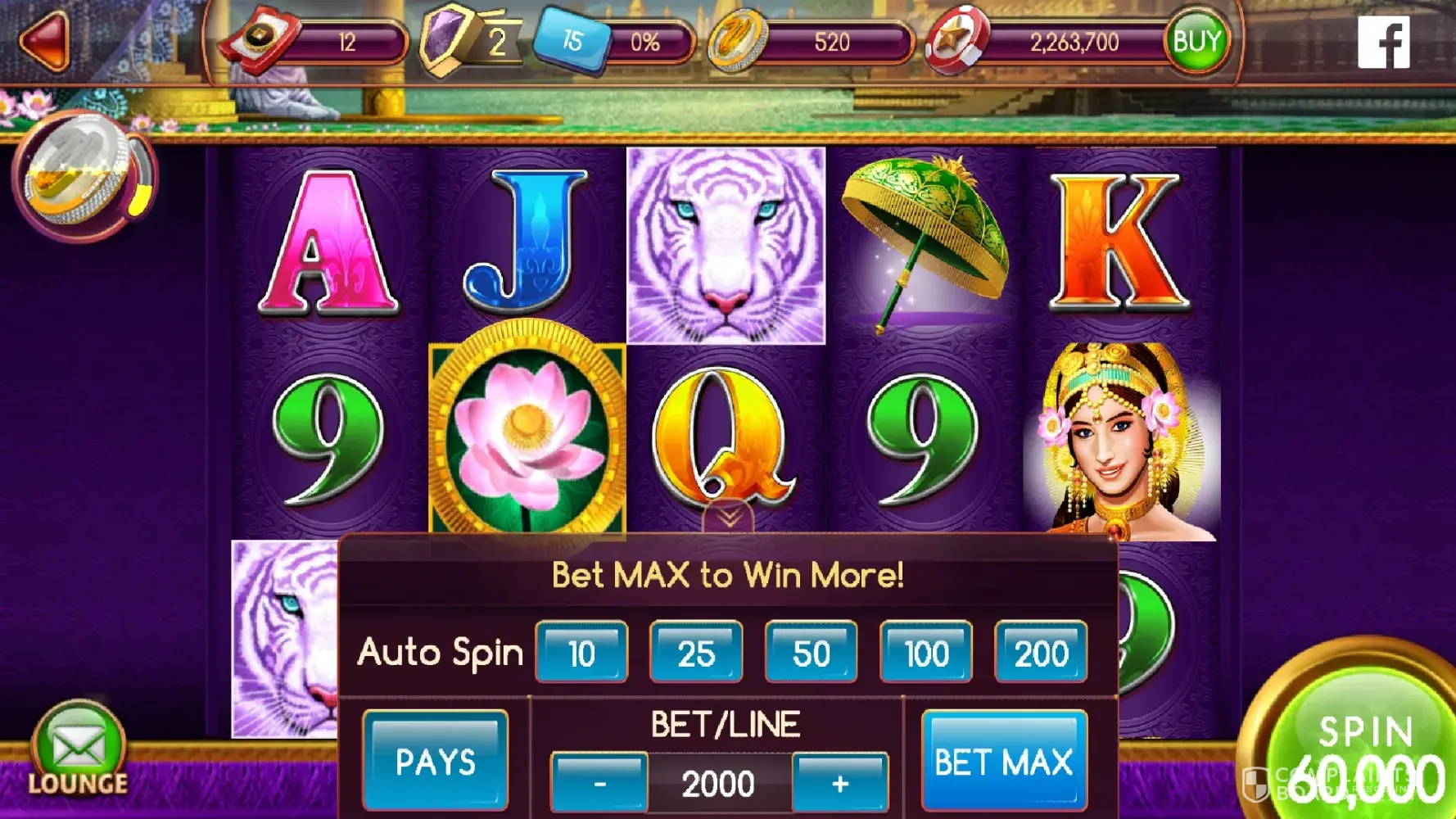Image resolution: width=1456 pixels, height=819 pixels.
Task: Choose 25 auto spins
Action: (x=696, y=653)
